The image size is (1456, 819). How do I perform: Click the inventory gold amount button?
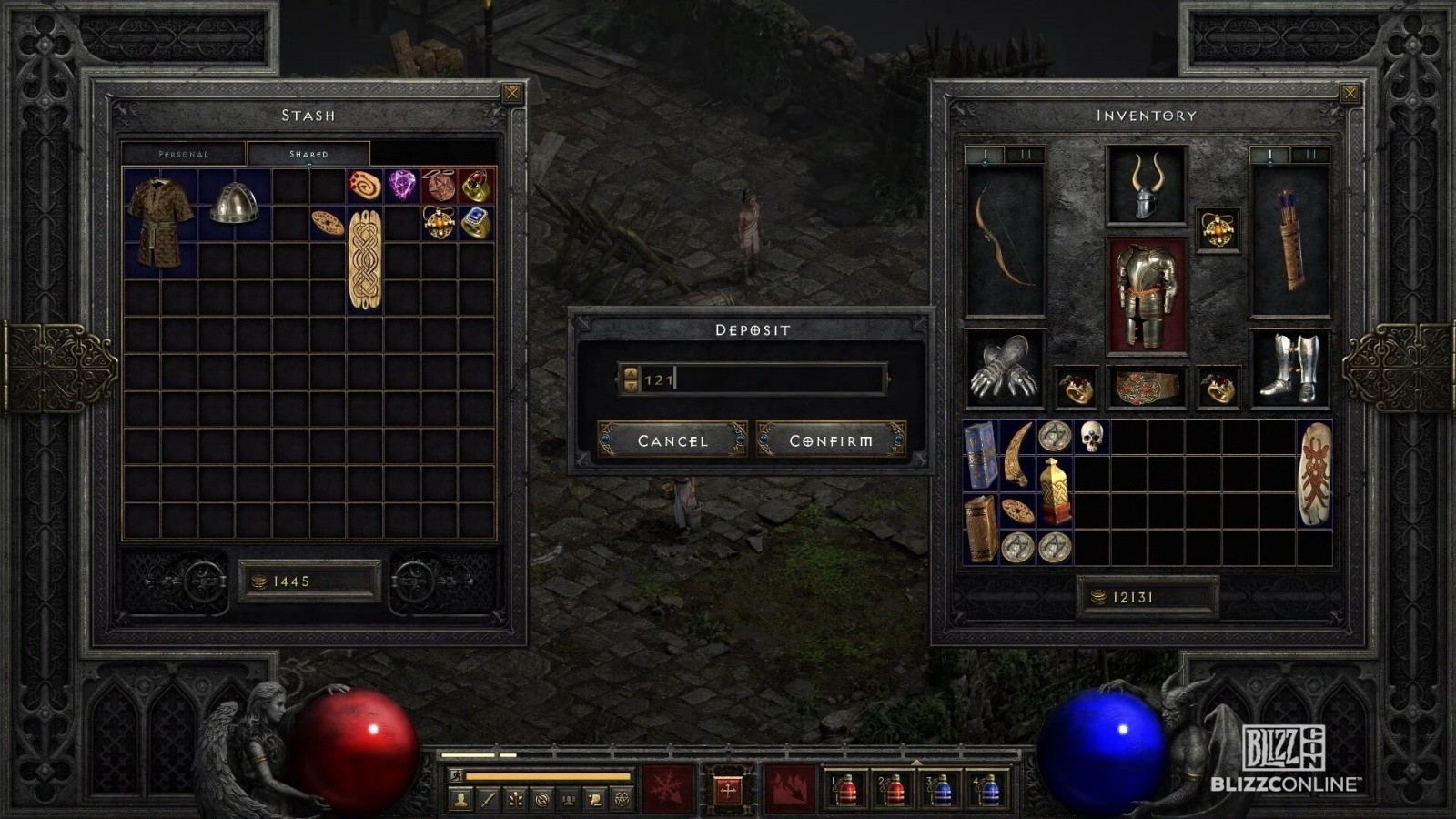pyautogui.click(x=1146, y=597)
